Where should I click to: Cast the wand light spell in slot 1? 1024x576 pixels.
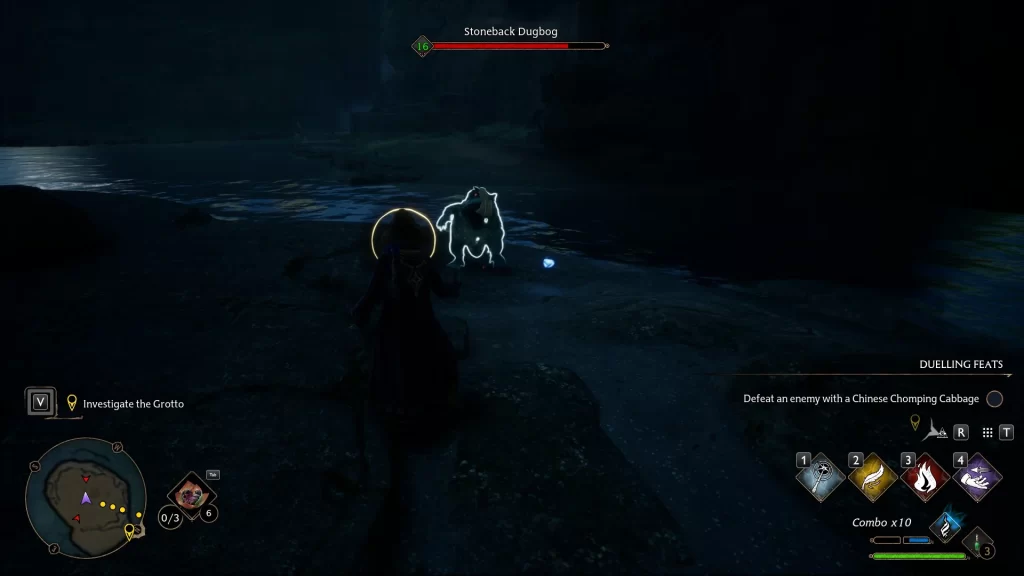(818, 476)
